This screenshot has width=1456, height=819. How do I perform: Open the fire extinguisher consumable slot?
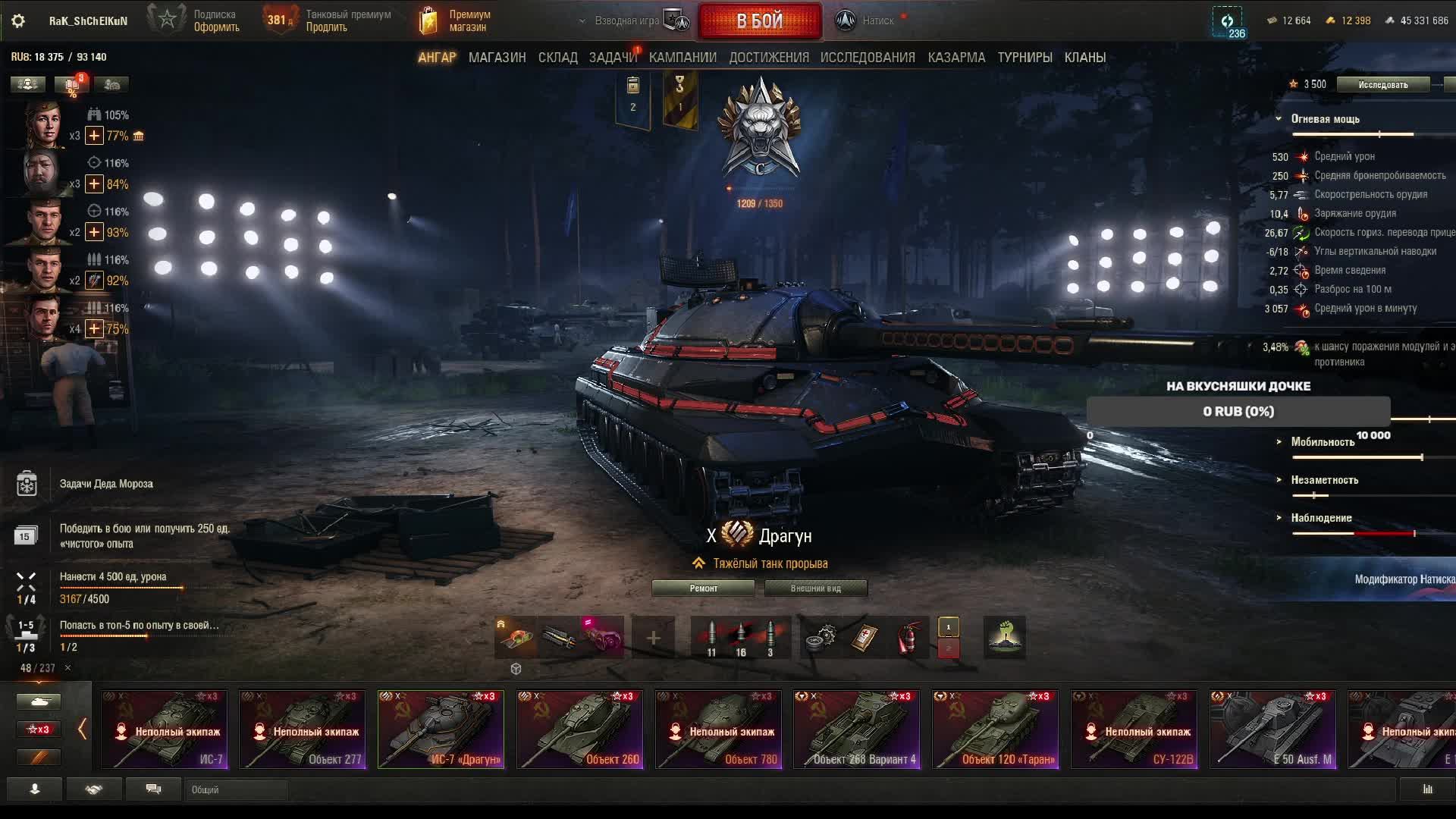click(x=908, y=638)
